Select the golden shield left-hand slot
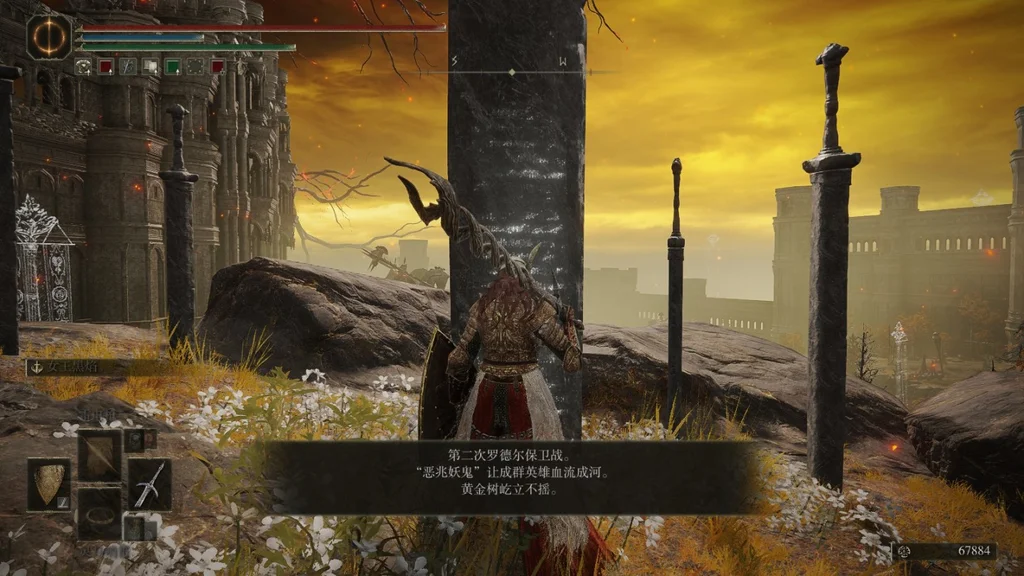1024x576 pixels. (x=48, y=484)
